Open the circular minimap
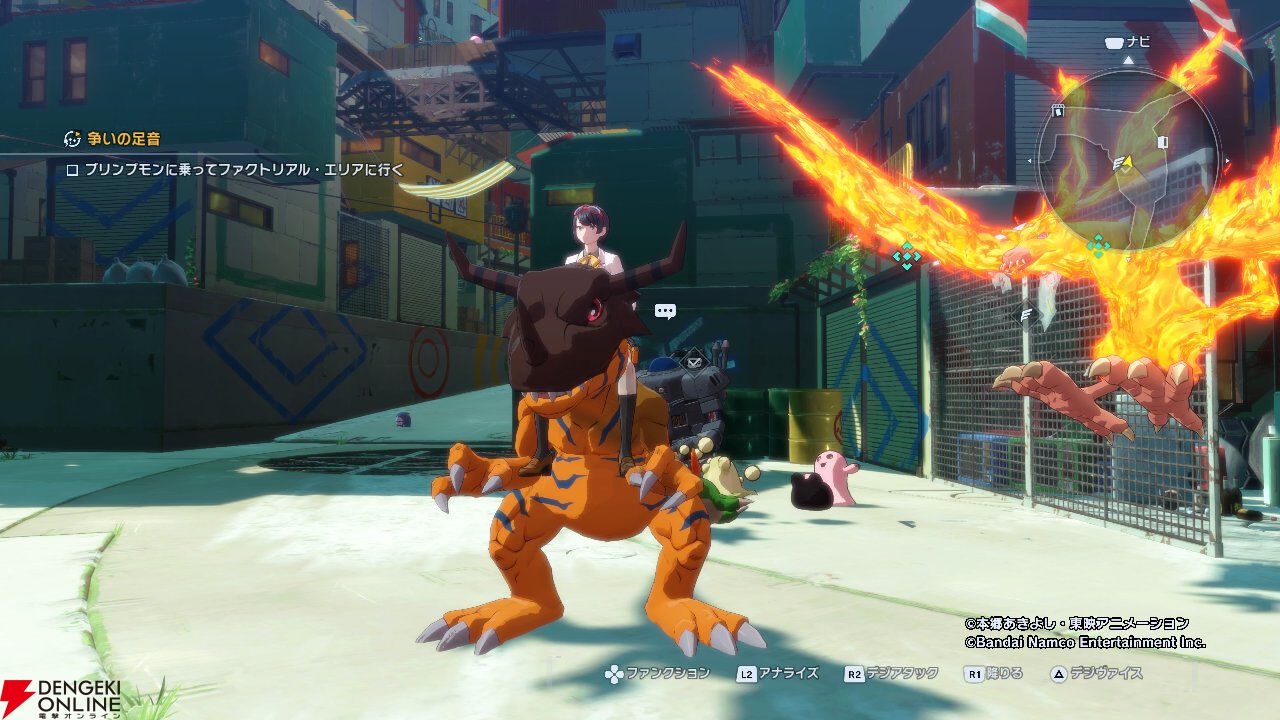Viewport: 1280px width, 720px height. 1127,162
